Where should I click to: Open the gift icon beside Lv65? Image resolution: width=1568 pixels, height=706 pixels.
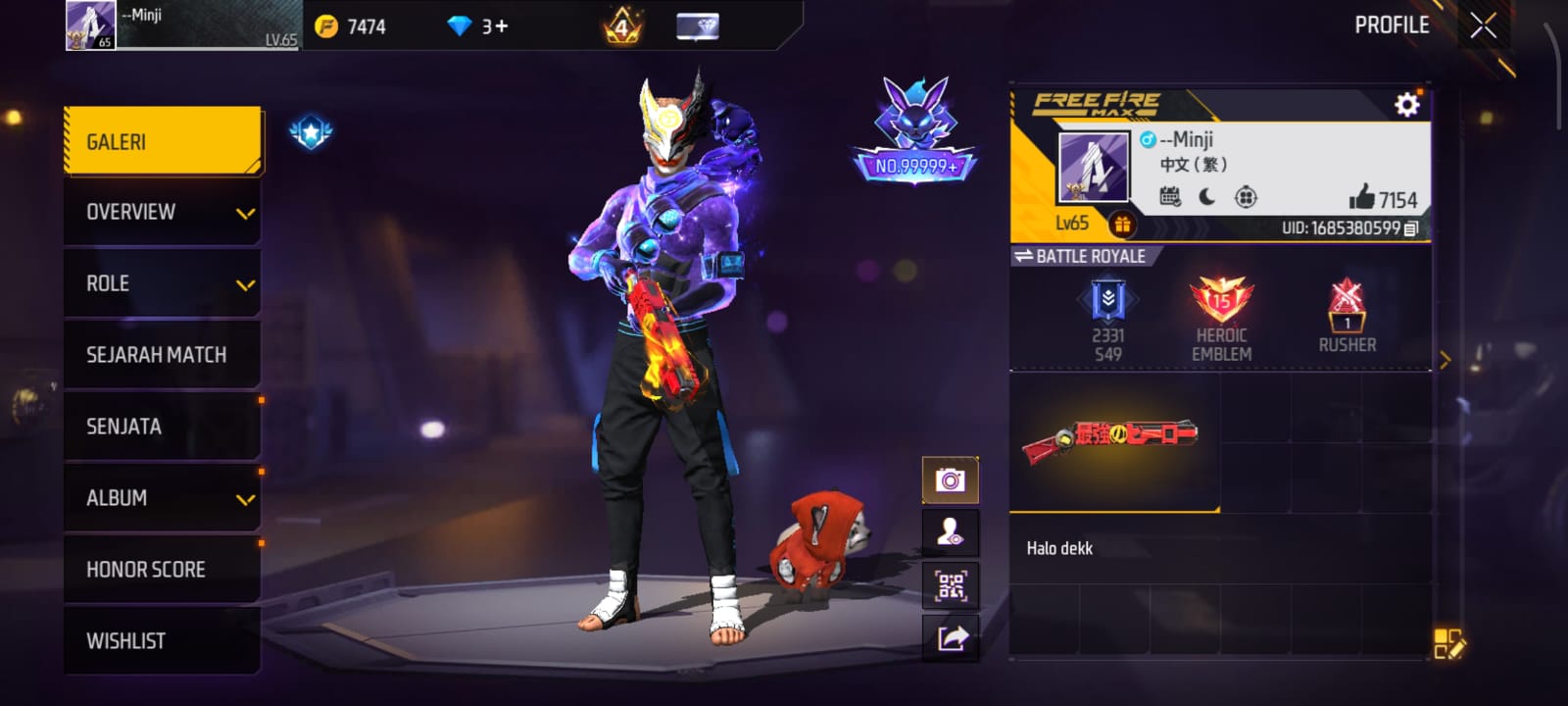(1122, 225)
